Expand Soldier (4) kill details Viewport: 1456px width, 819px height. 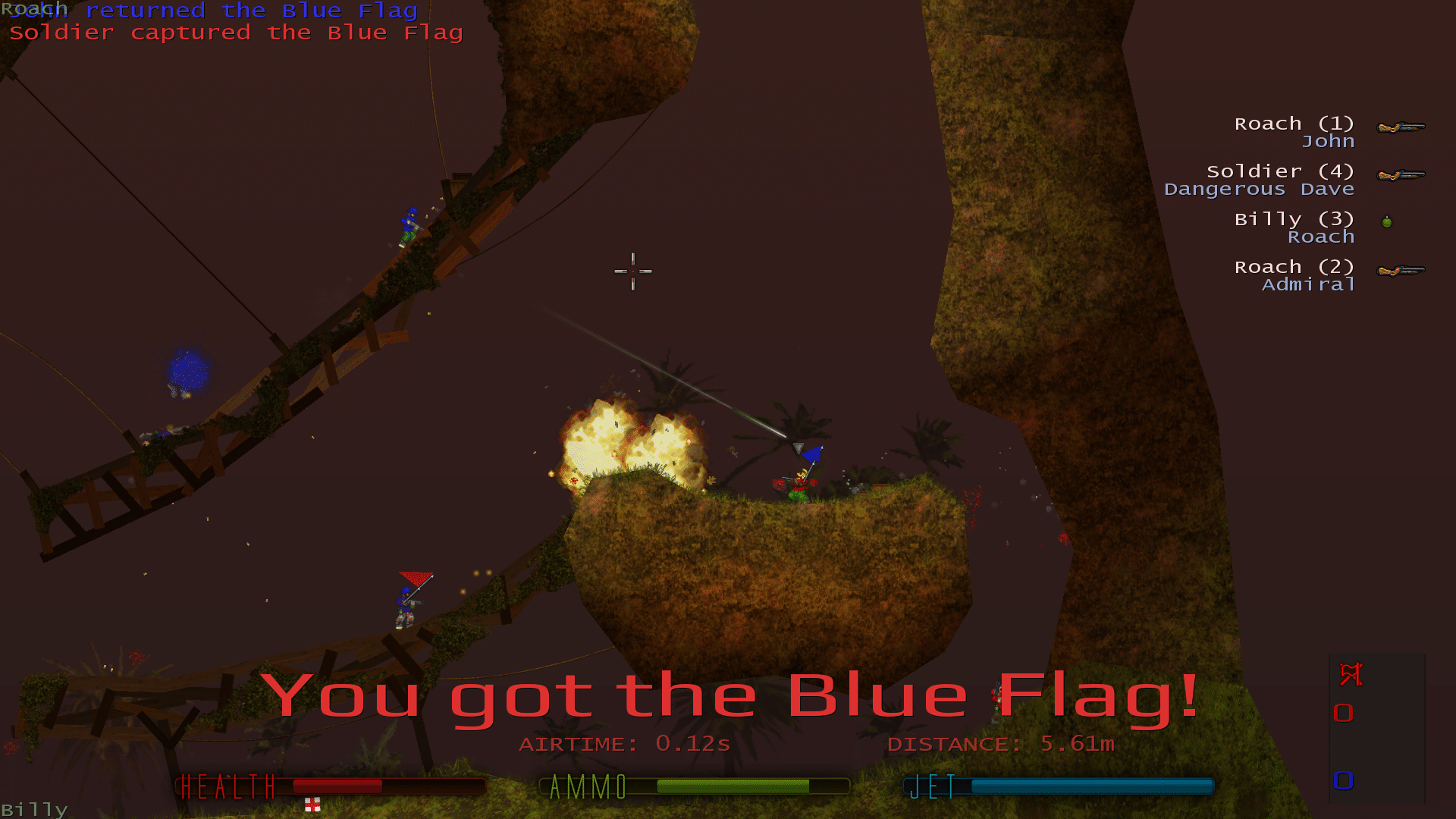[x=1280, y=171]
